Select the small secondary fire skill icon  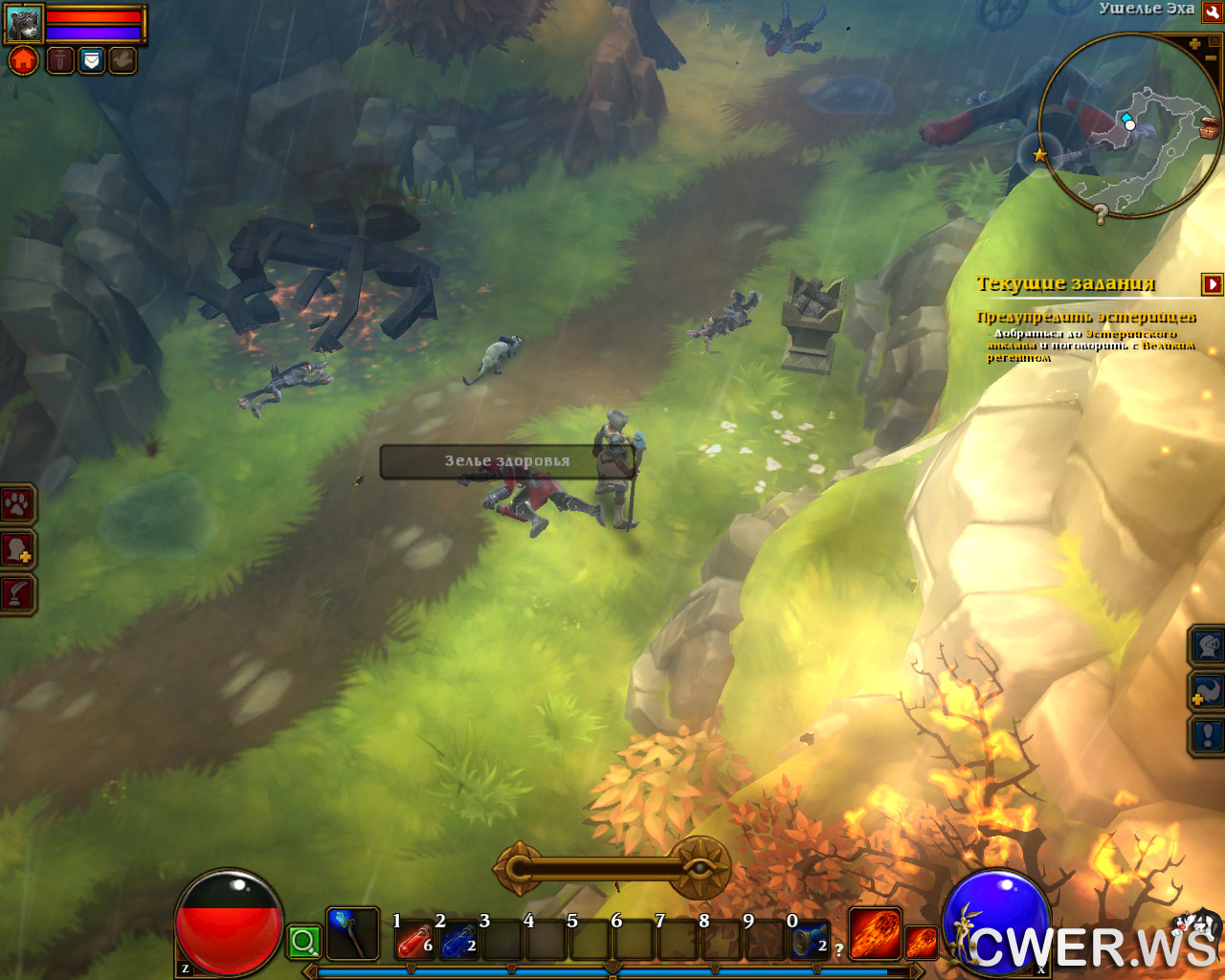point(921,943)
